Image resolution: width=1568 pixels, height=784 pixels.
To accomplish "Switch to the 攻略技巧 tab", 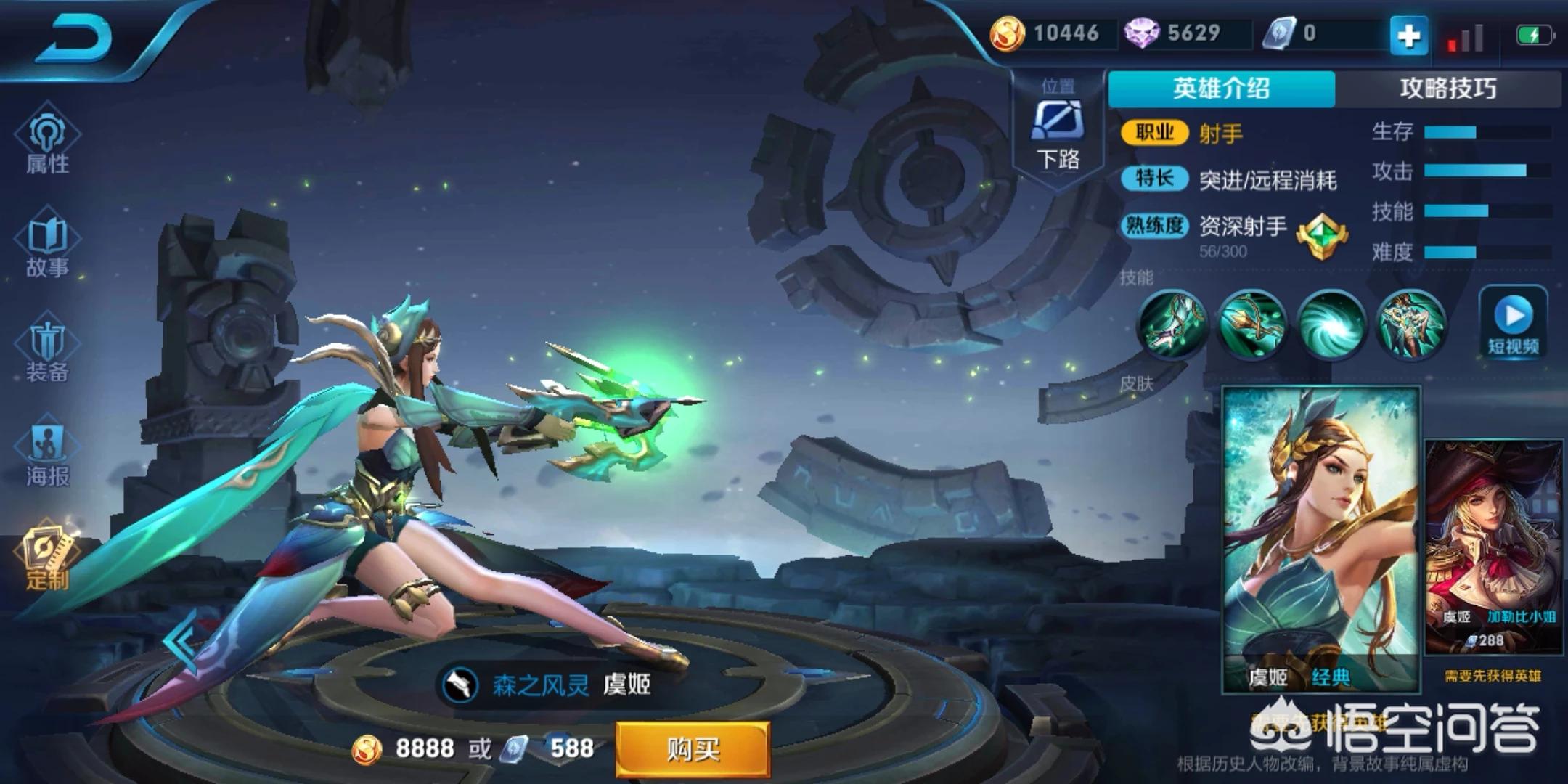I will [1447, 89].
